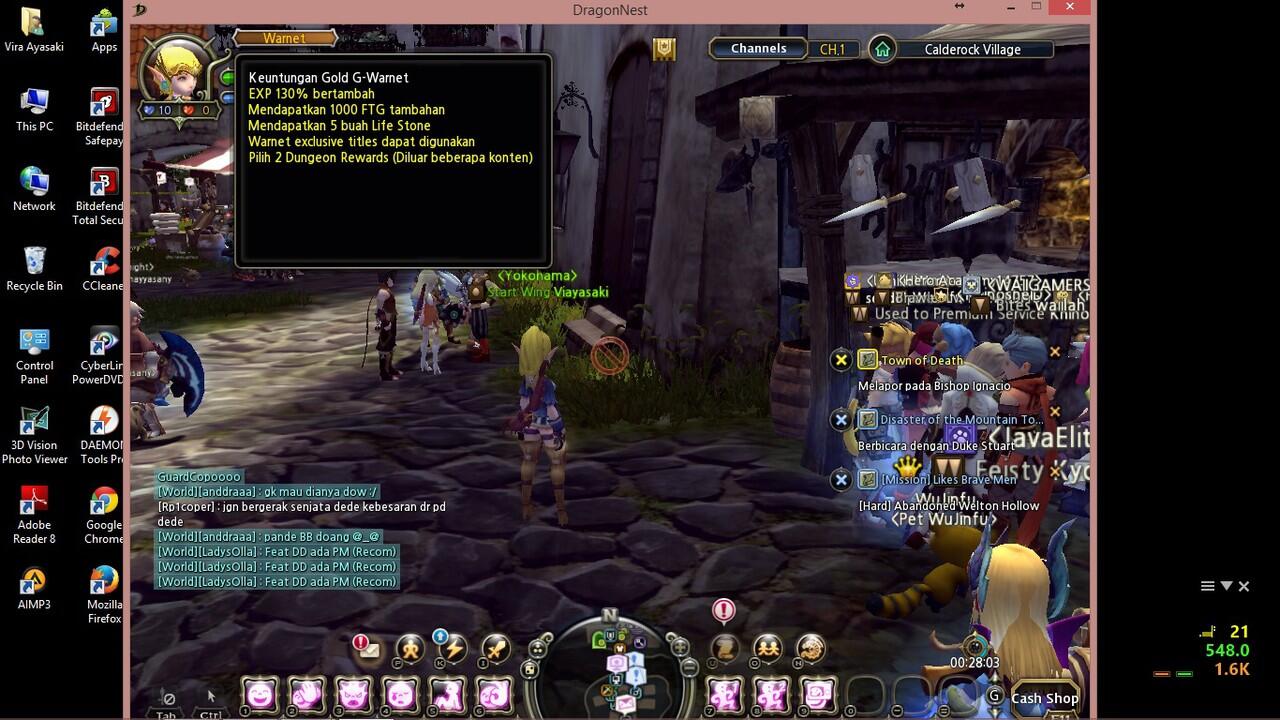Open the mail envelope with alert
Screen dimensions: 1280x720
367,650
